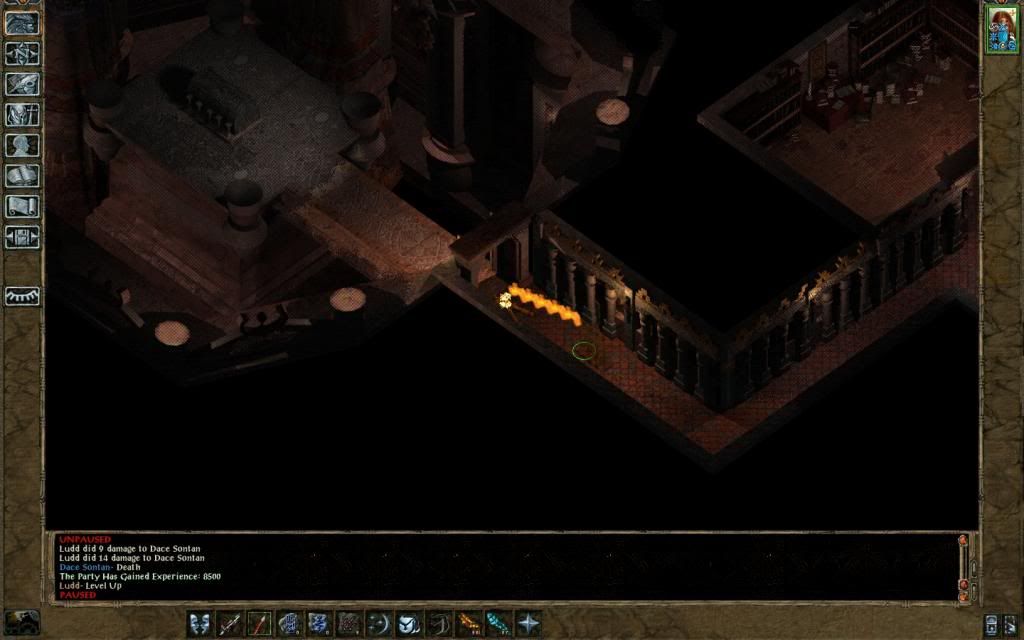Screen dimensions: 1024x640
Task: Use the flaming orange quick item
Action: 468,624
